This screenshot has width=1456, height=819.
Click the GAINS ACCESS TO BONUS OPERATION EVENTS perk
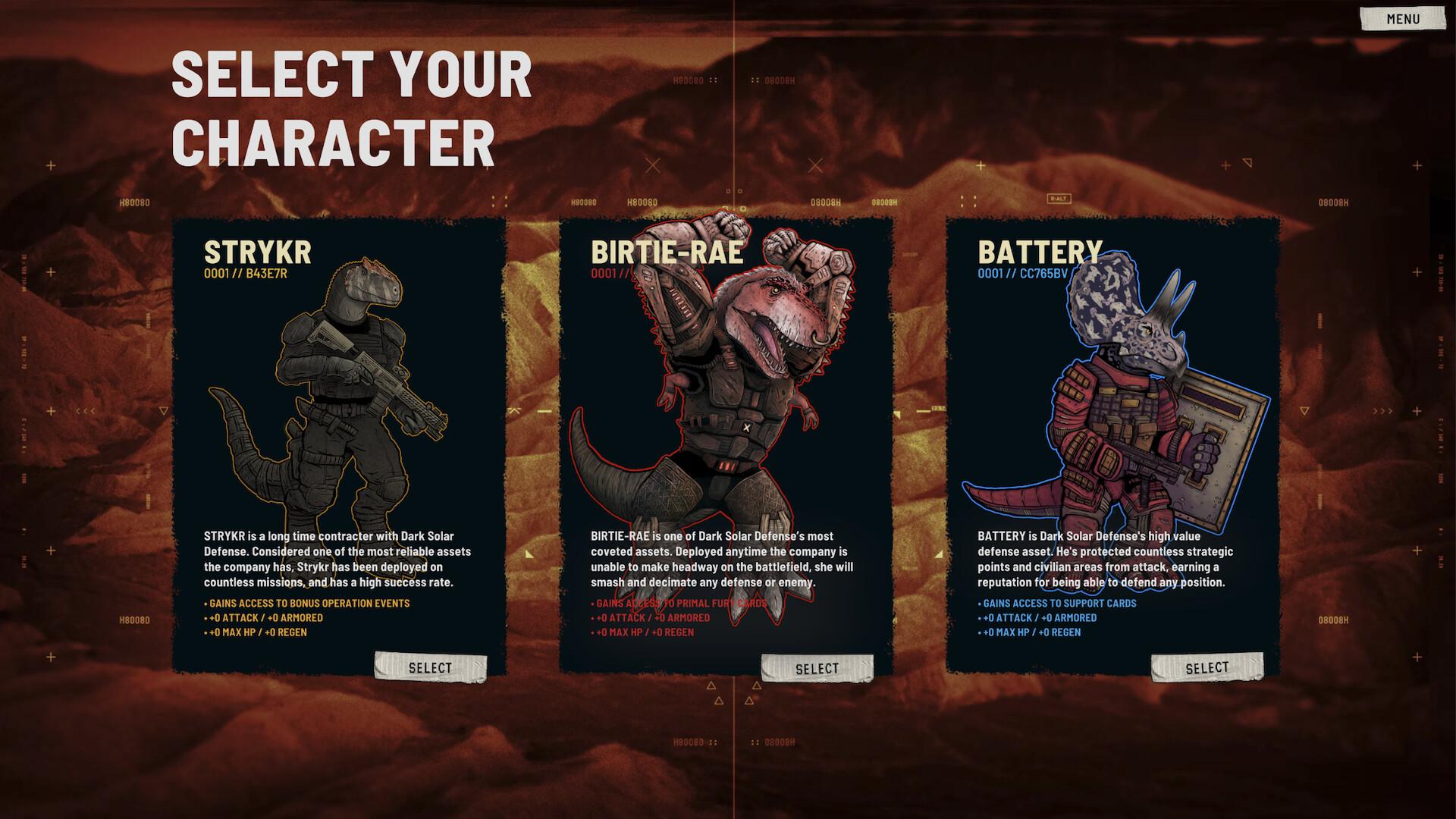pyautogui.click(x=309, y=604)
